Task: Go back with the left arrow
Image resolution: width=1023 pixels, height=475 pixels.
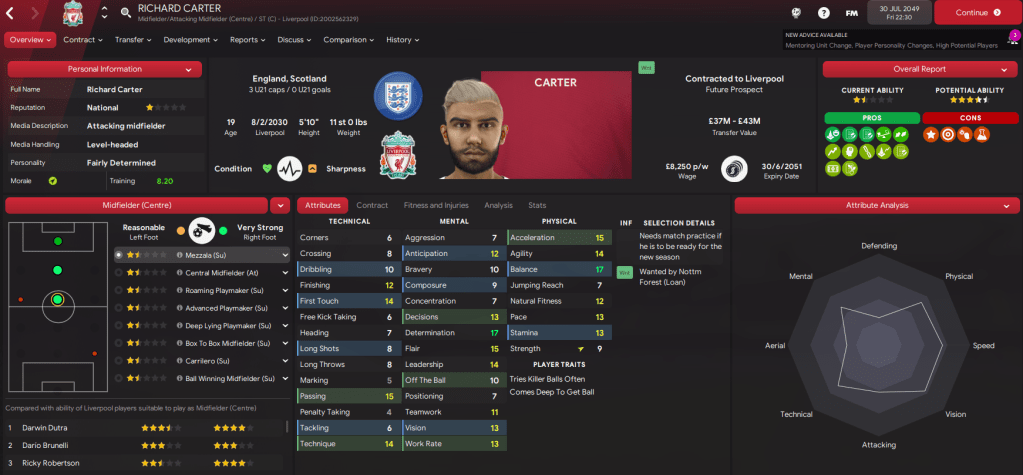Action: (x=12, y=13)
